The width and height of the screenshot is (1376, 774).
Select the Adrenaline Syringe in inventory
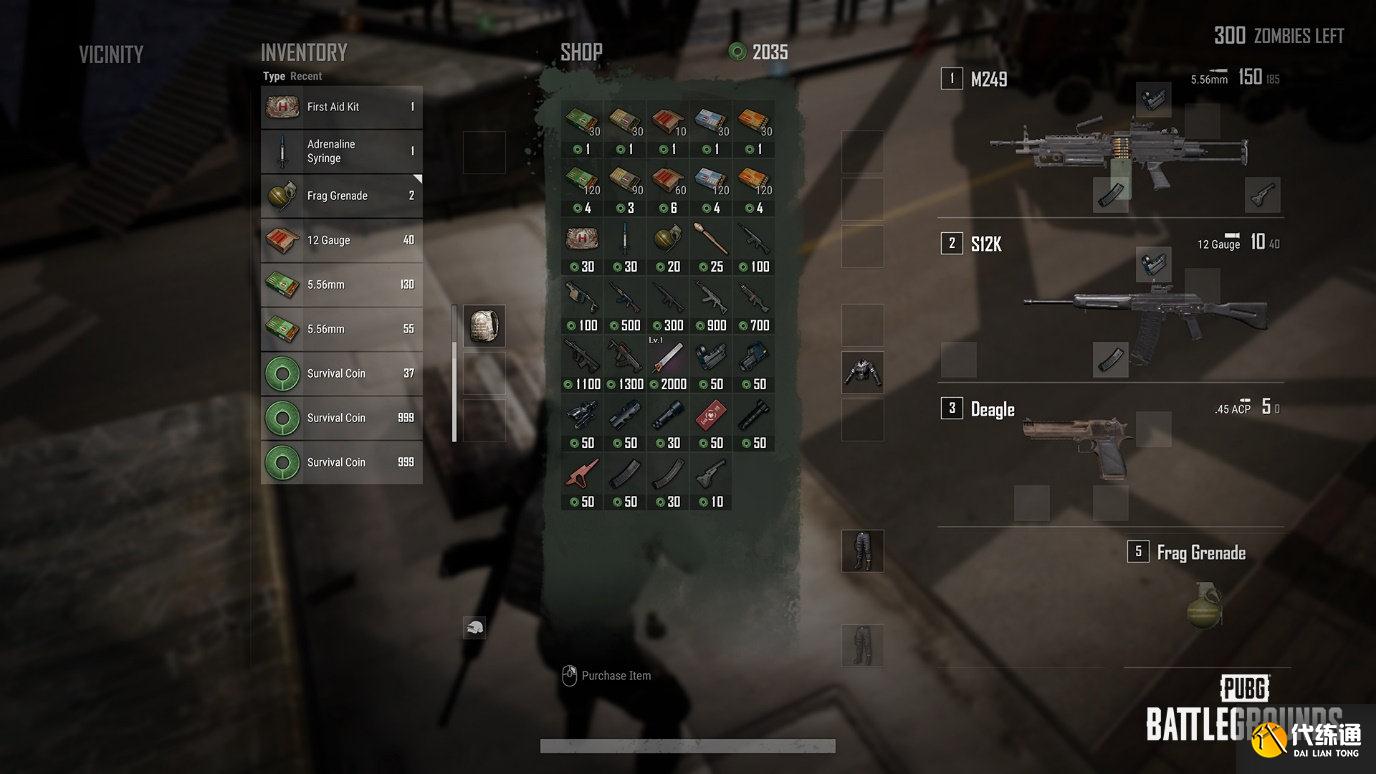click(x=341, y=151)
